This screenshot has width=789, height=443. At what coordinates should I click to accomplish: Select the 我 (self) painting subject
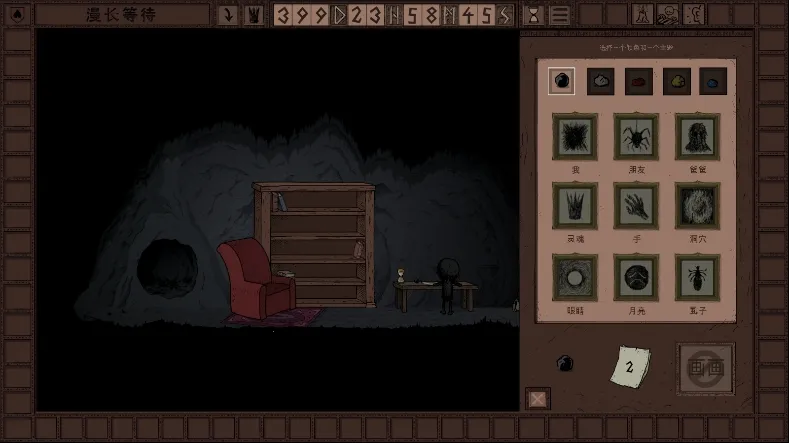(575, 137)
